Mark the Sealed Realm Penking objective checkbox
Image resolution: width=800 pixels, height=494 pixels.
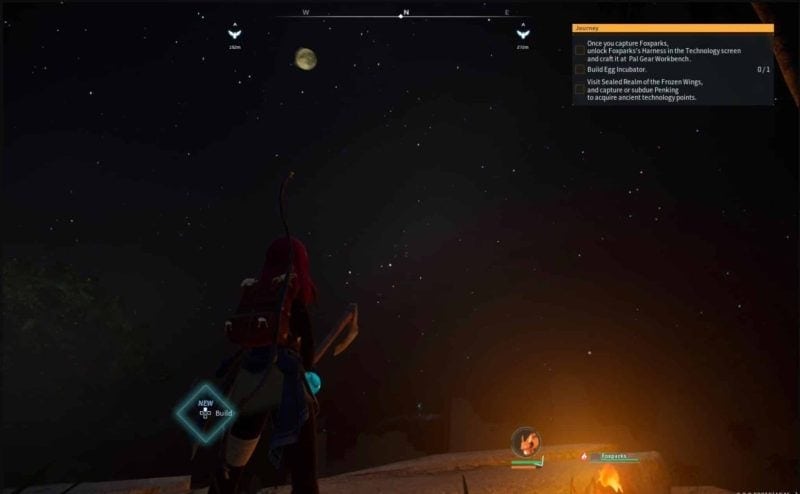point(580,90)
